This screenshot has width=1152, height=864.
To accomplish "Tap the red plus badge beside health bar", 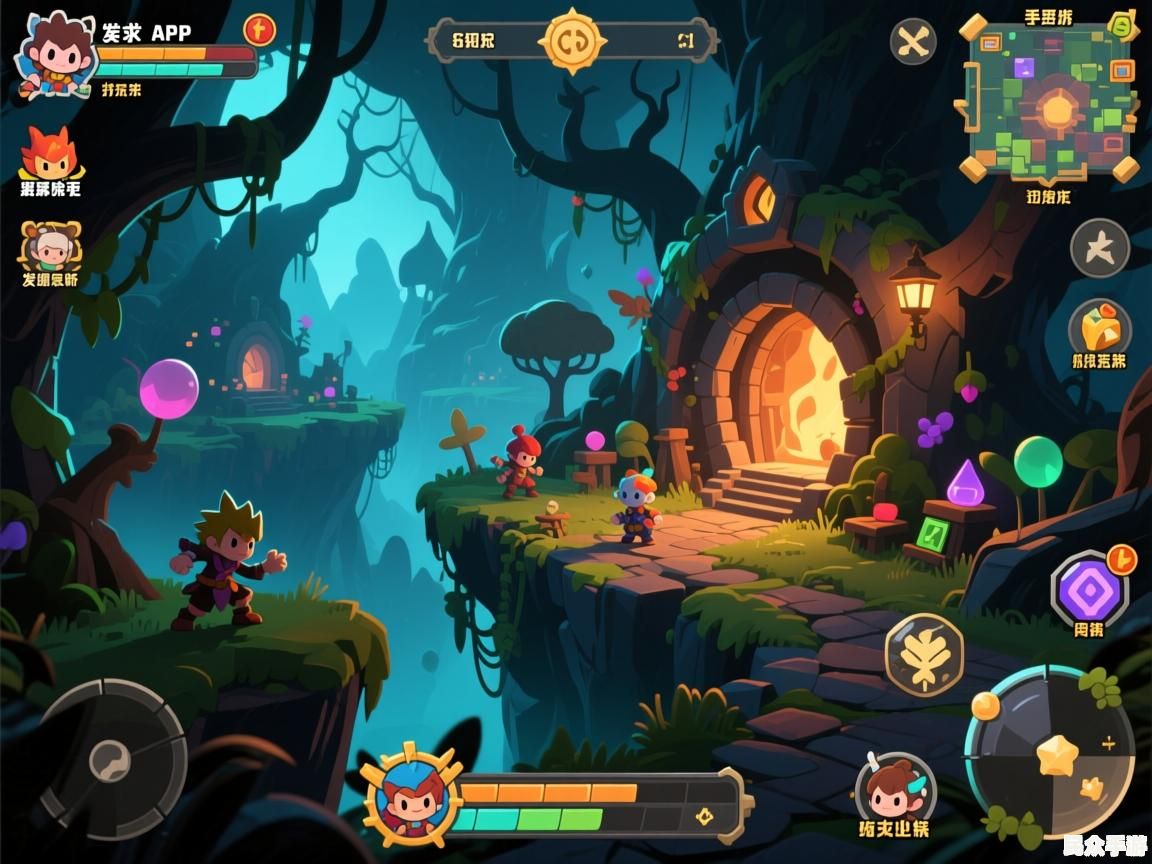I will pos(259,29).
